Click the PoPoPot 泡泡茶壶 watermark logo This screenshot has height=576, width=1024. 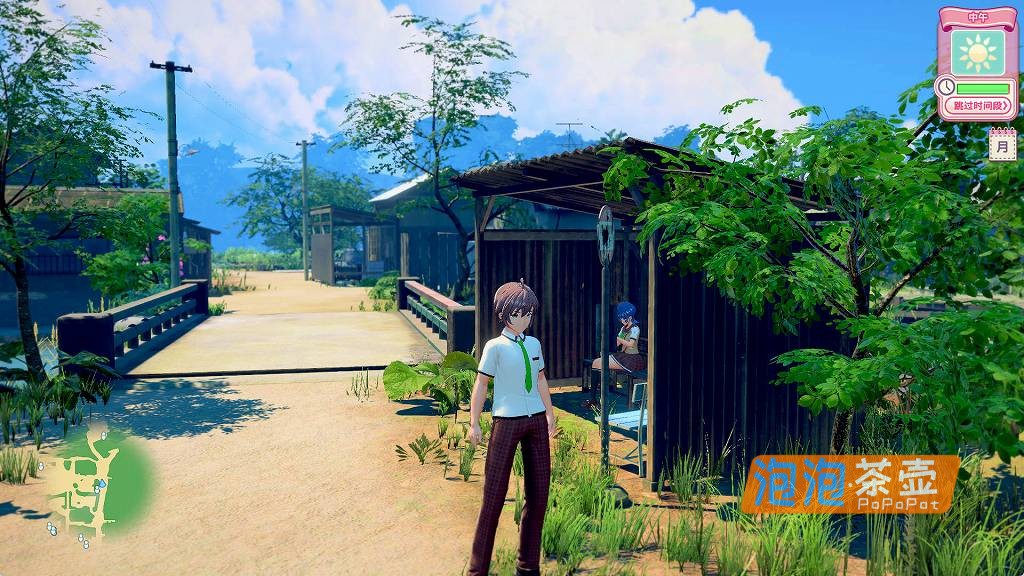[850, 484]
